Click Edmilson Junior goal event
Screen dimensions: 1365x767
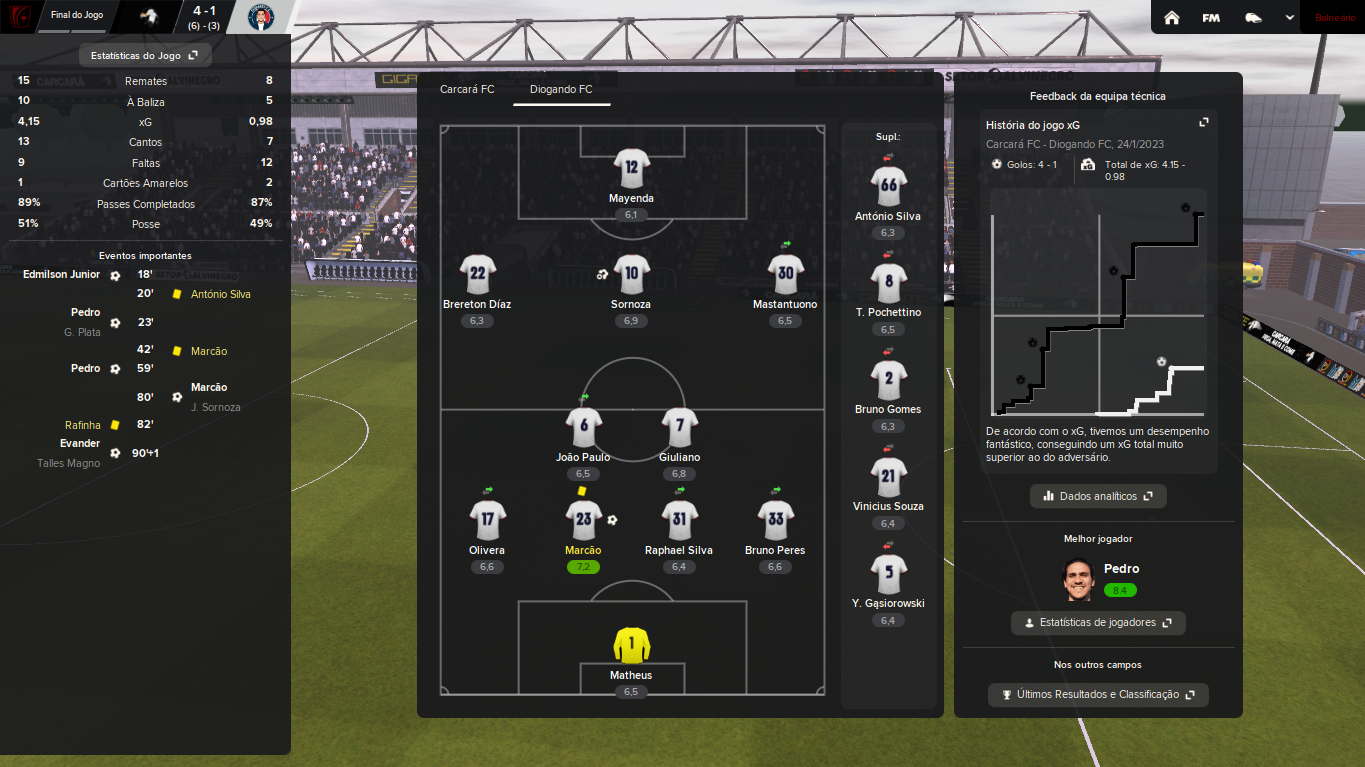coord(62,274)
